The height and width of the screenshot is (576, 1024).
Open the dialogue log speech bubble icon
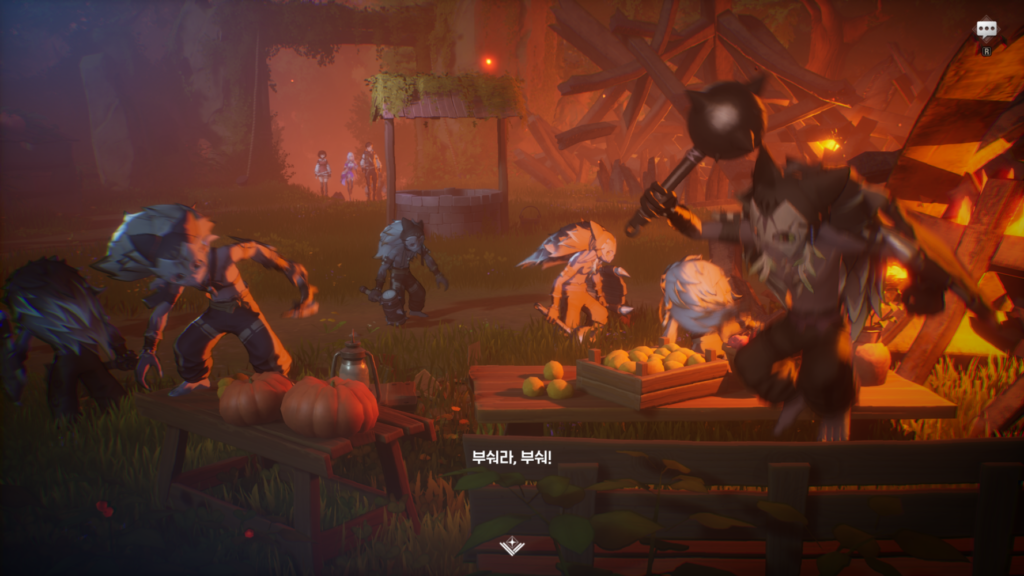click(x=986, y=29)
